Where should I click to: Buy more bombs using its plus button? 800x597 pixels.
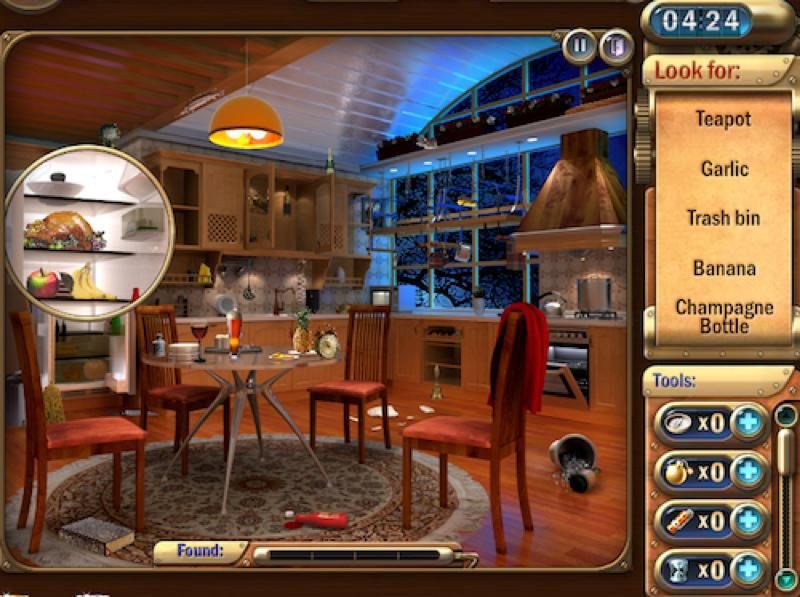(x=747, y=472)
